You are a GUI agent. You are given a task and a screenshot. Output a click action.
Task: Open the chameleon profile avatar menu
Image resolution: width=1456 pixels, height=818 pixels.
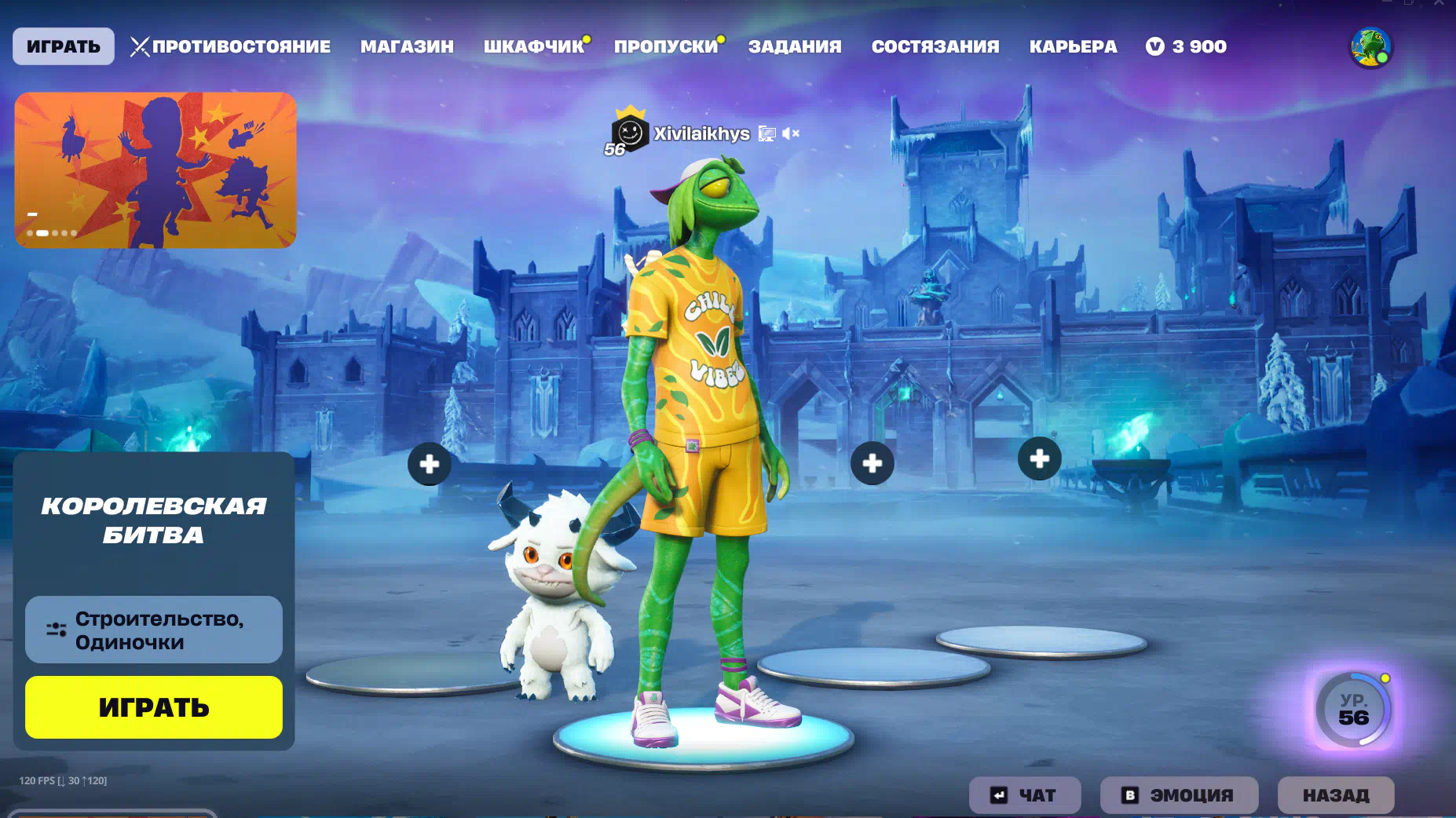click(1370, 47)
